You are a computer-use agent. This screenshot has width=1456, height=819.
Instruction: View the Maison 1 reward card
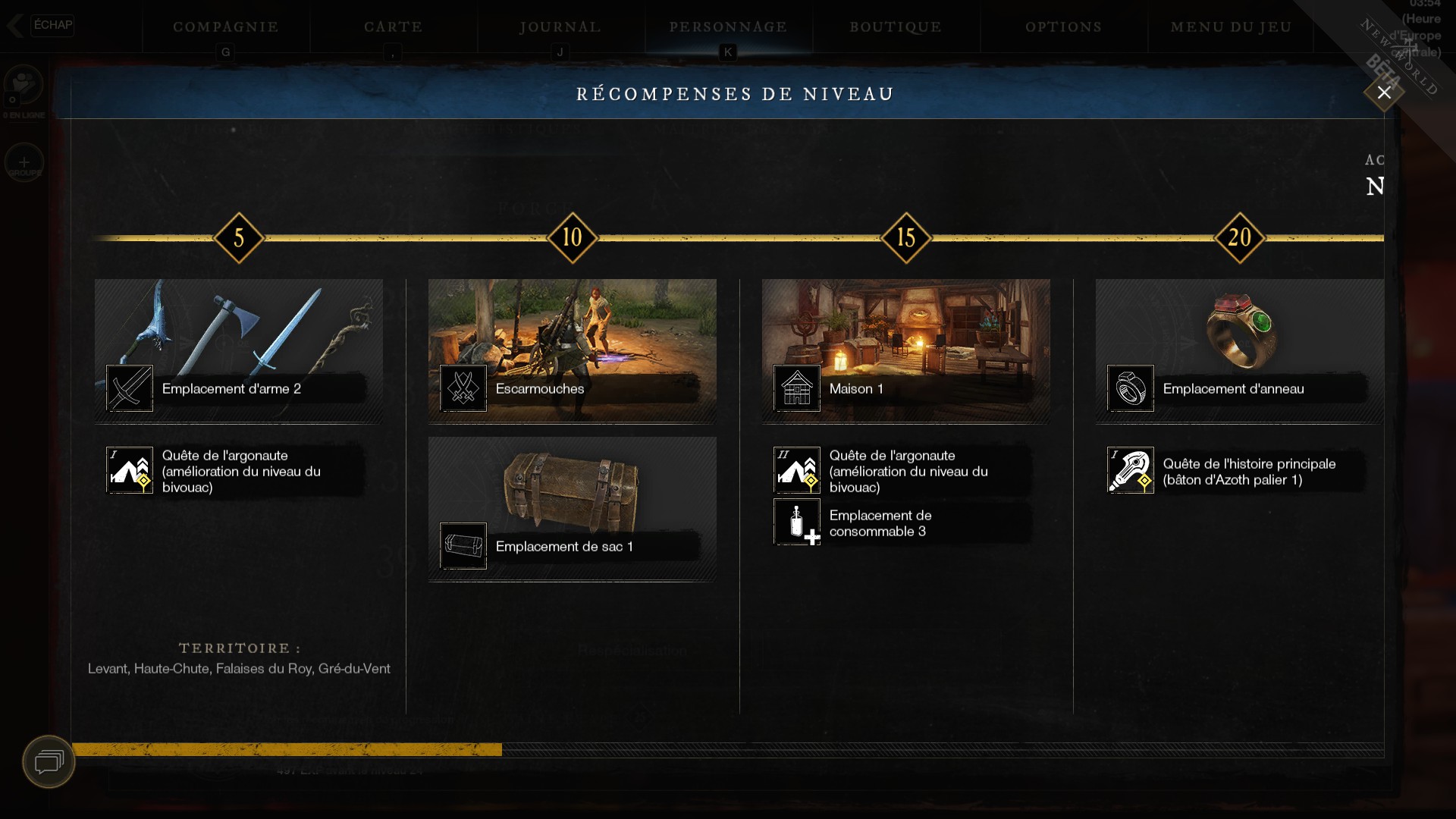(x=906, y=350)
